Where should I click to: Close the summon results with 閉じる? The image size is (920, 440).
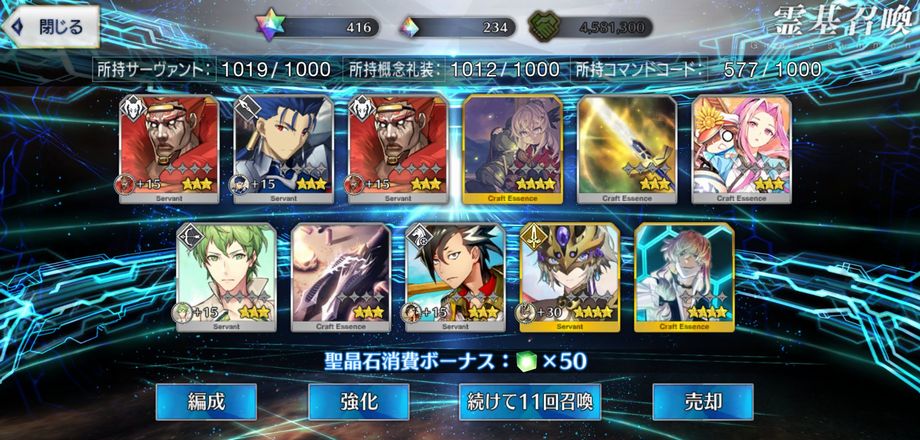[50, 26]
